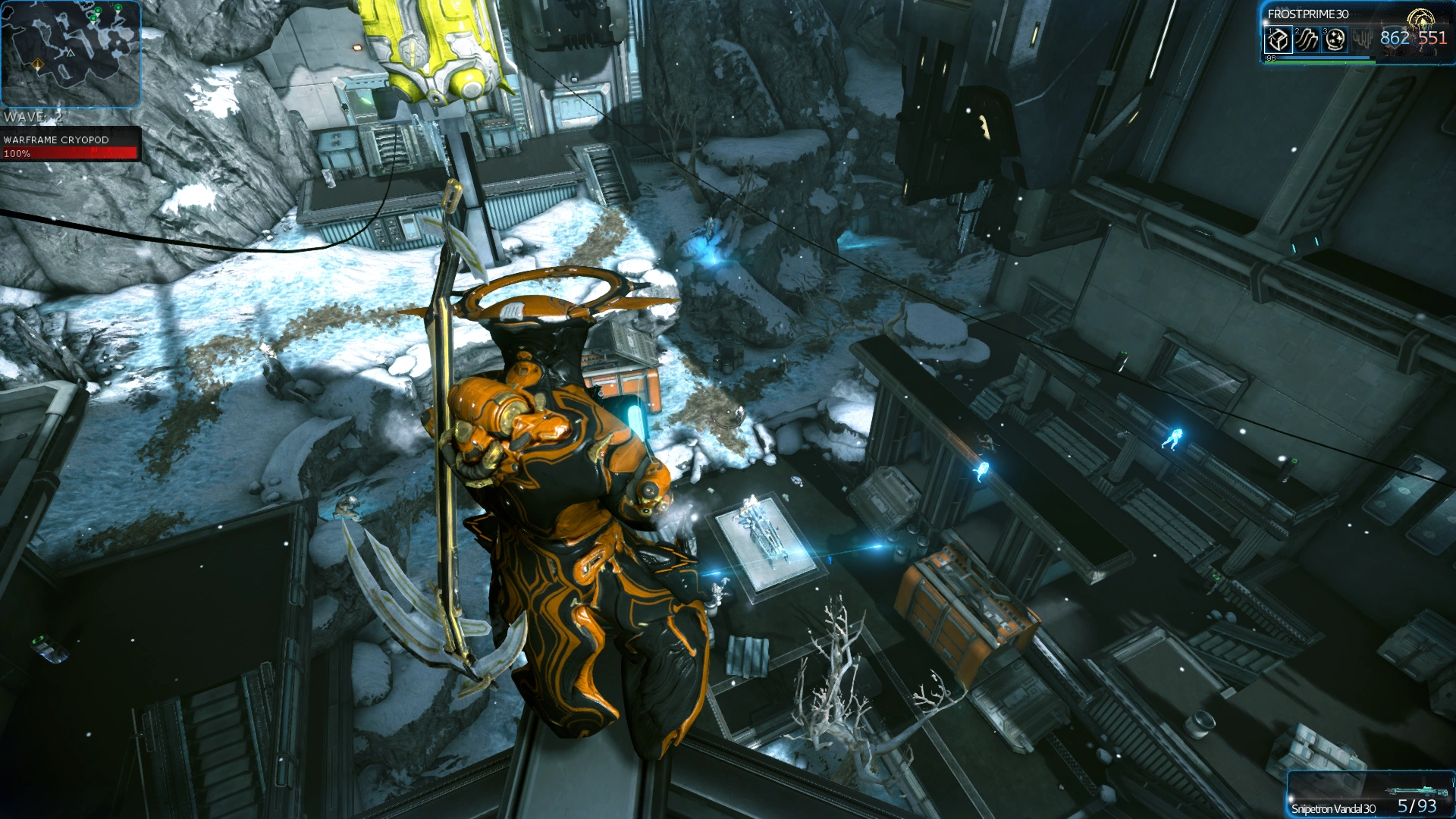Click the player arrow on the minimap
Screen dimensions: 1456x819
pyautogui.click(x=71, y=53)
